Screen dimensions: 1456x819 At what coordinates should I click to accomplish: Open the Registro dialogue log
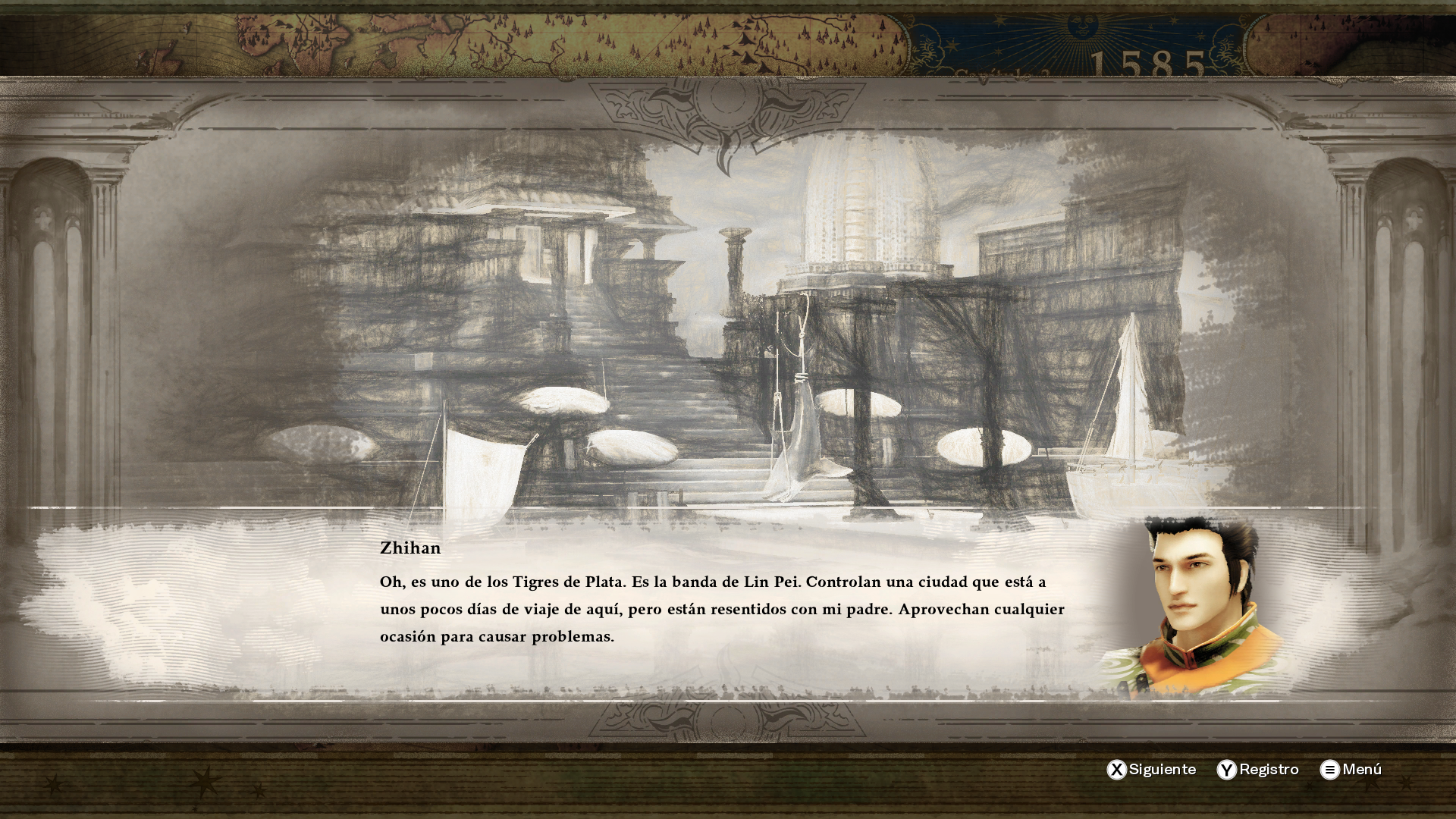click(1258, 769)
